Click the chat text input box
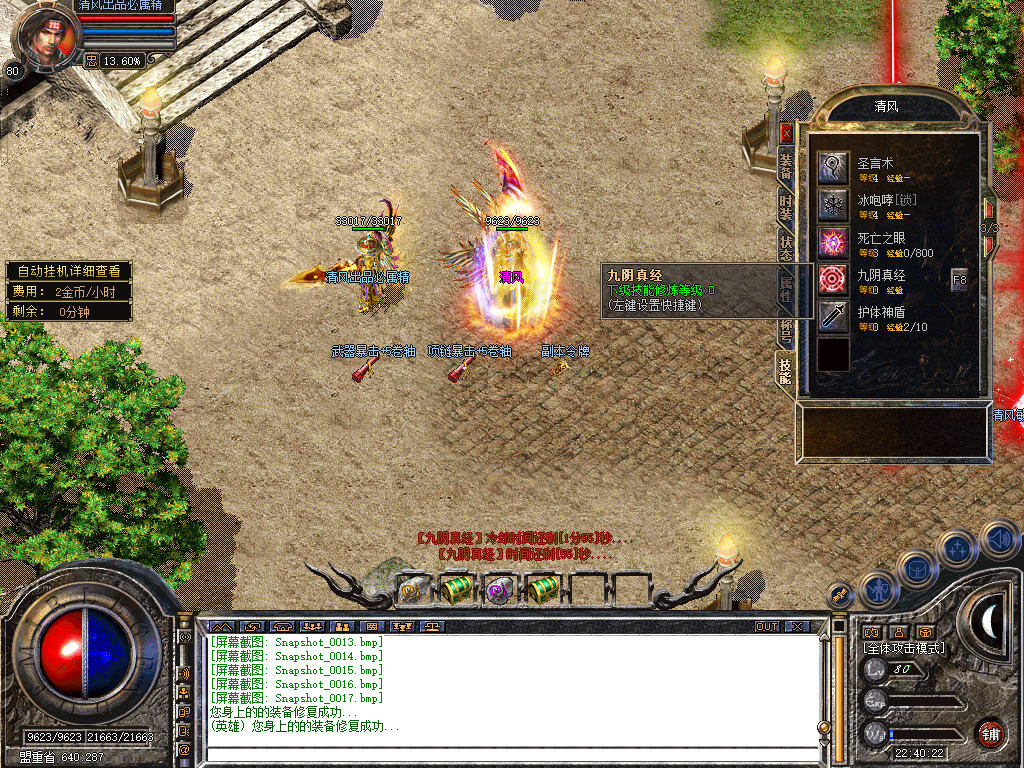This screenshot has height=768, width=1024. point(510,755)
